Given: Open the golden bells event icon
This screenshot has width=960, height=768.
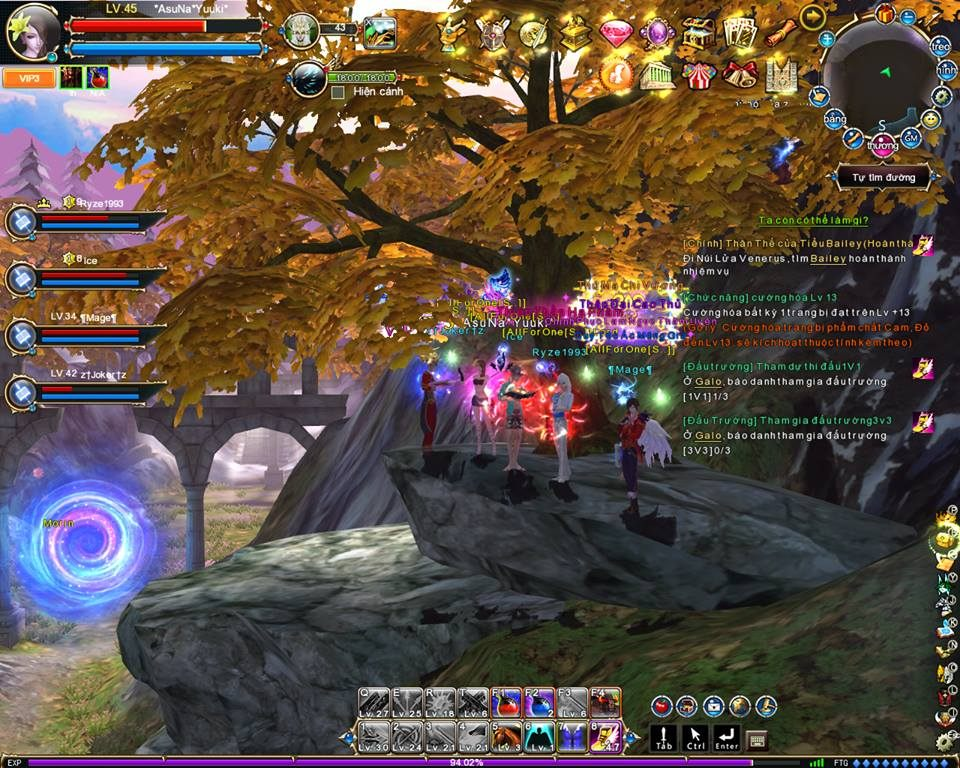Looking at the screenshot, I should (x=740, y=75).
